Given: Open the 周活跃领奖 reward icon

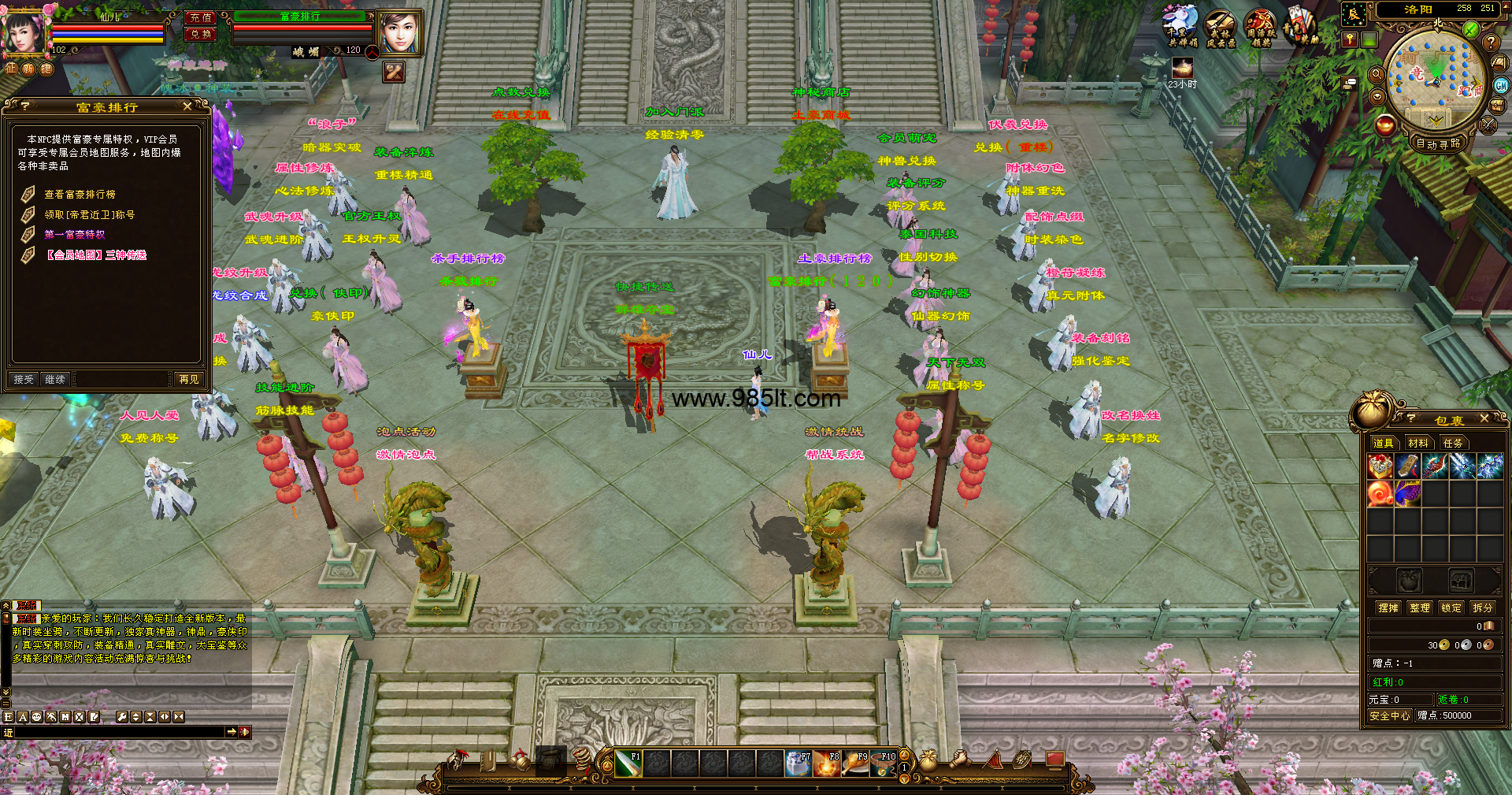Looking at the screenshot, I should point(1261,29).
